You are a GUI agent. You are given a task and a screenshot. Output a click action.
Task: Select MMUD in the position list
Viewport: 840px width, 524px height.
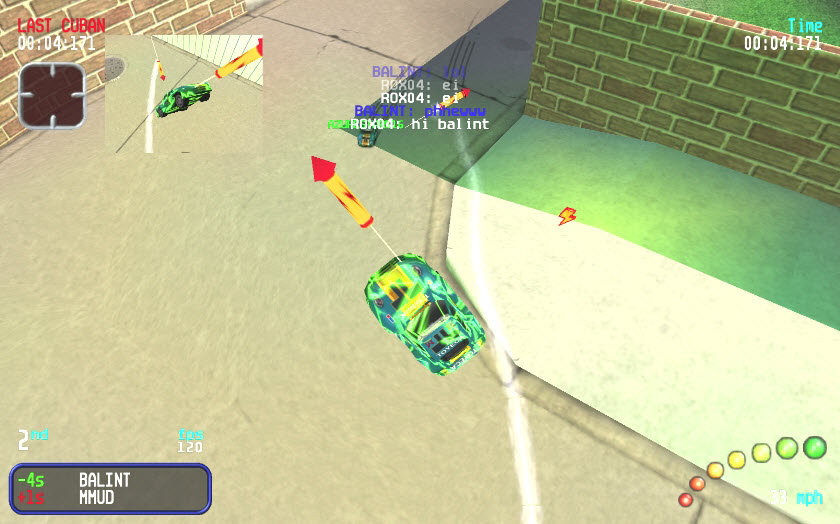[x=99, y=497]
